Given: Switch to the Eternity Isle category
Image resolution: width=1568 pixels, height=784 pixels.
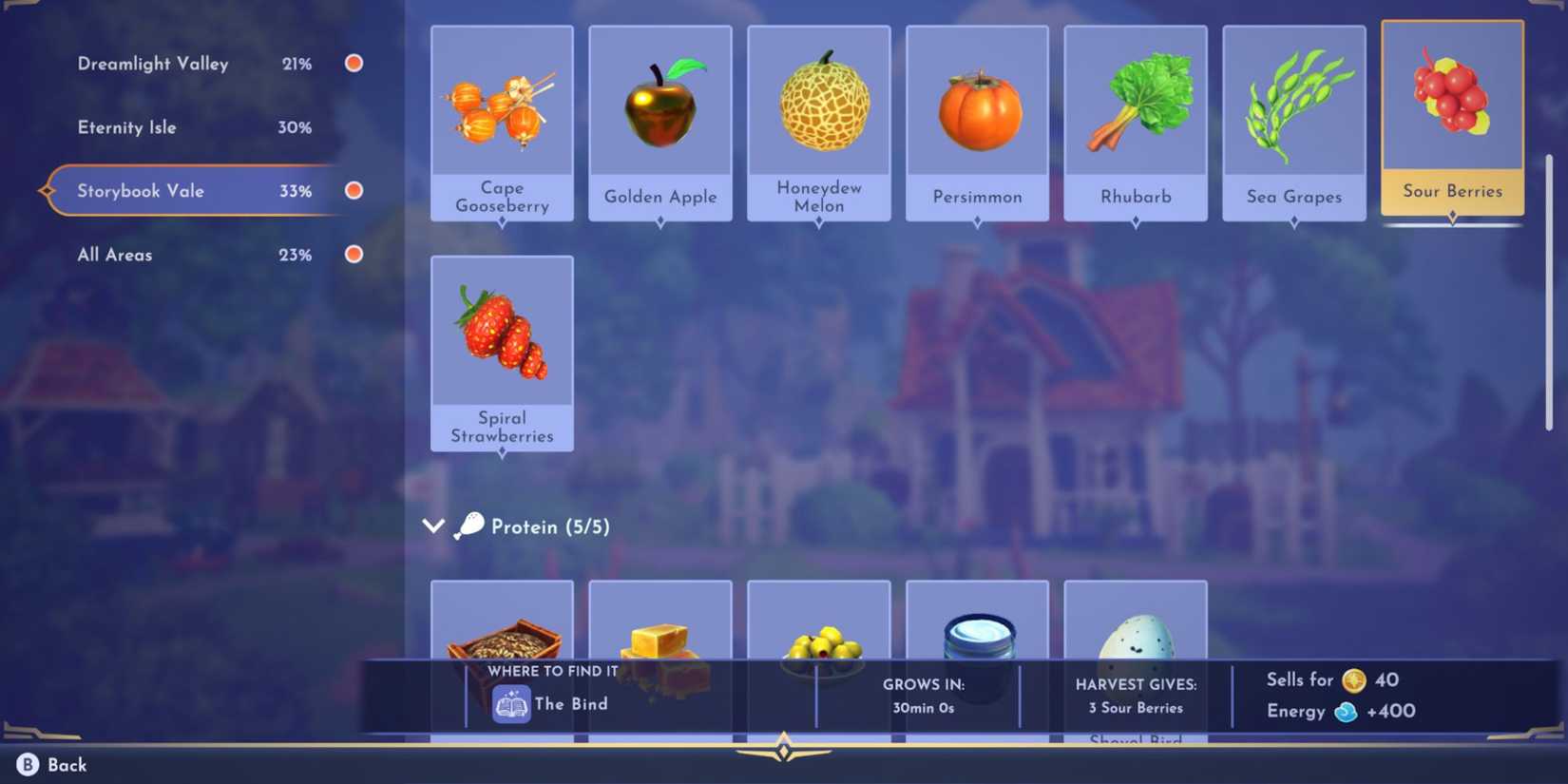Looking at the screenshot, I should (x=127, y=126).
